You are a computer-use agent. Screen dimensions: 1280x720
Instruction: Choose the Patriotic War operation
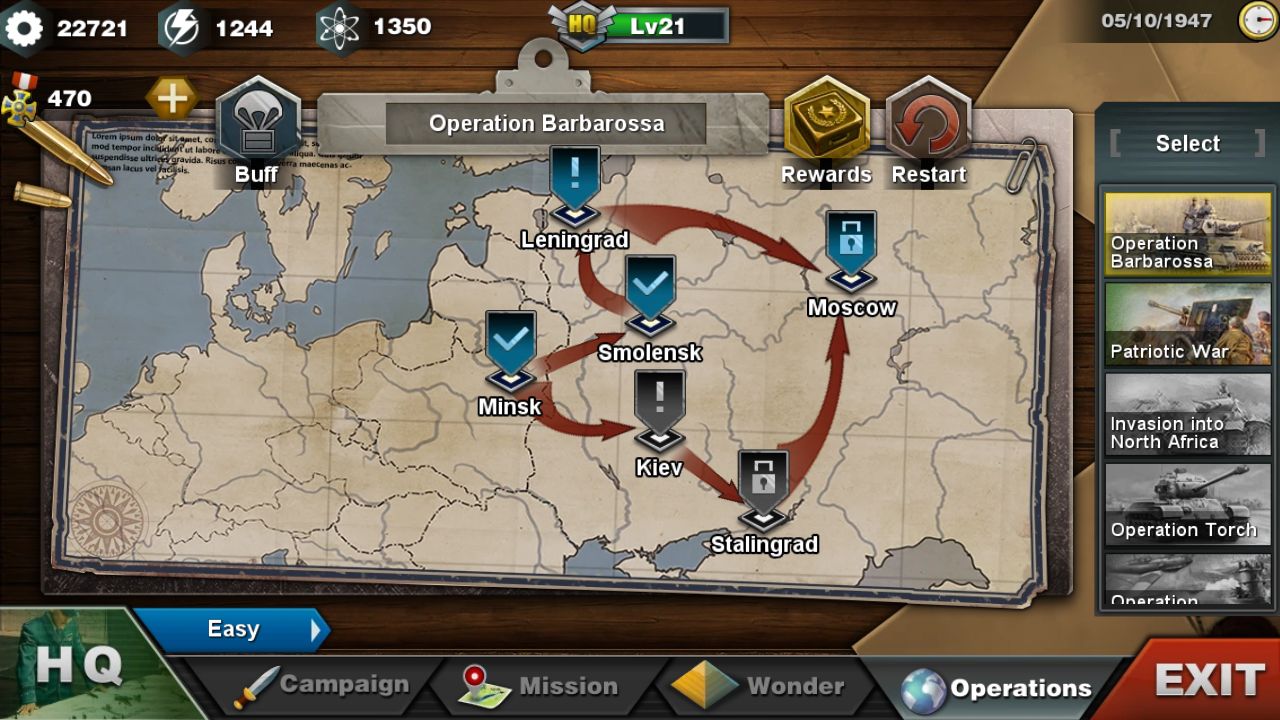1188,324
